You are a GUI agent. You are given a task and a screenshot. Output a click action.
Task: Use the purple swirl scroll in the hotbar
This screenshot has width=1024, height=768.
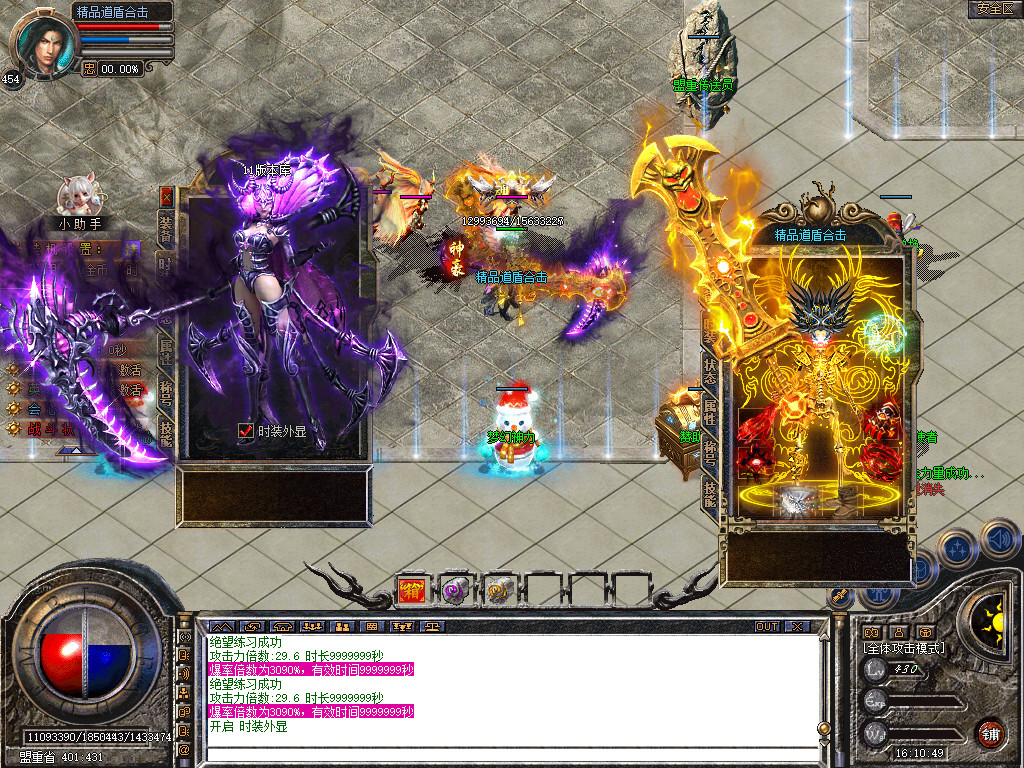455,590
